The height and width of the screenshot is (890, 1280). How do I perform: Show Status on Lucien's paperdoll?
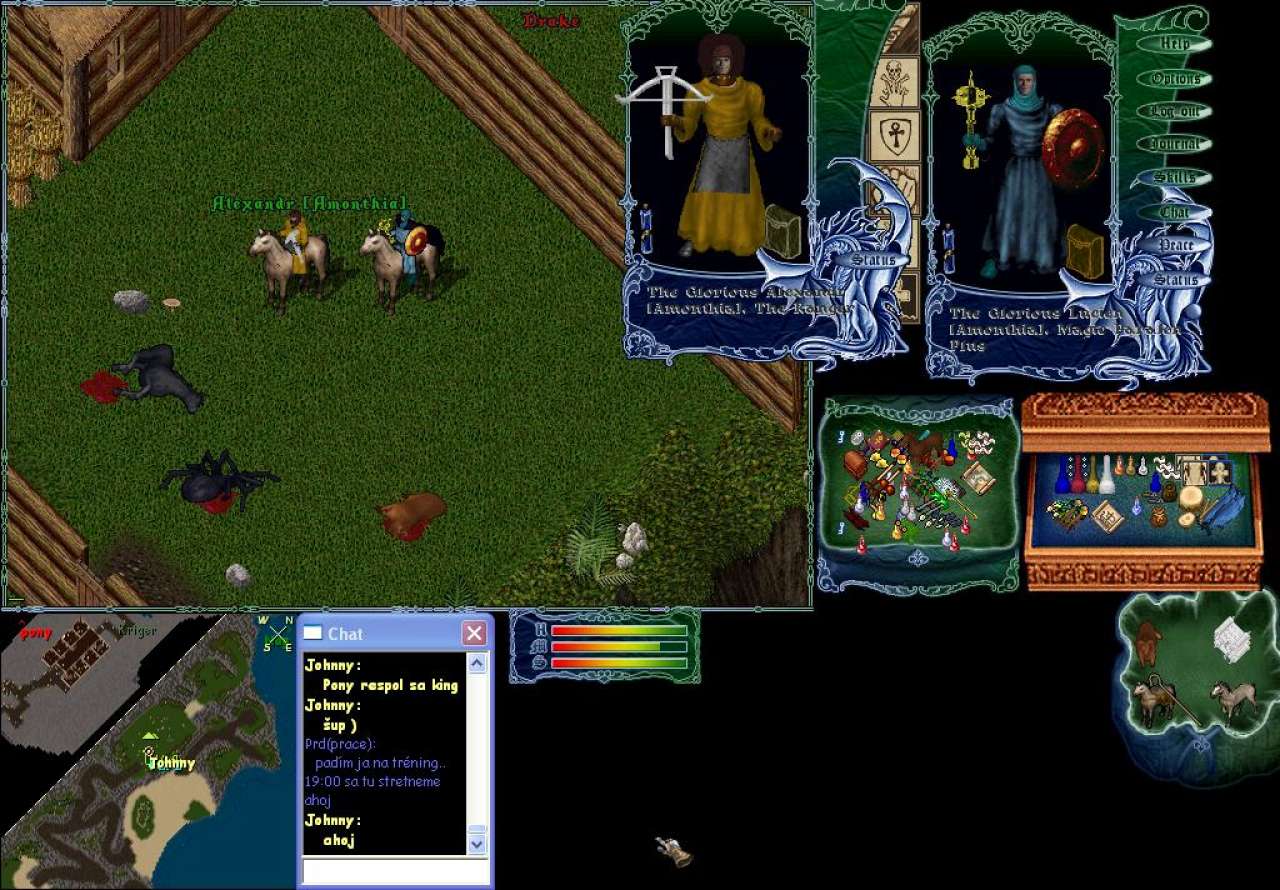pos(1174,279)
